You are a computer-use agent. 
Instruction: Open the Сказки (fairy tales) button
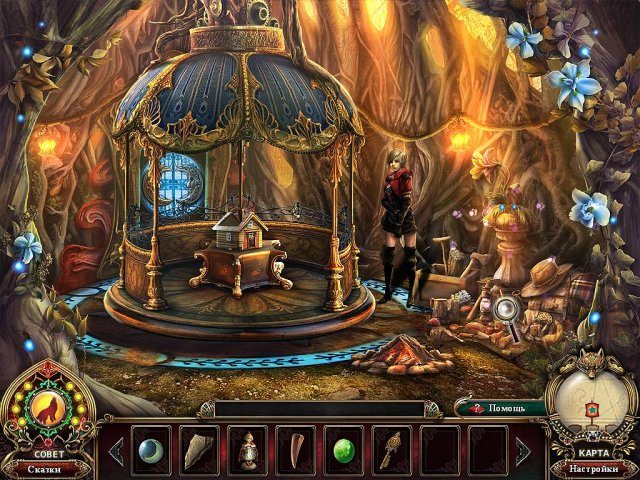[44, 467]
